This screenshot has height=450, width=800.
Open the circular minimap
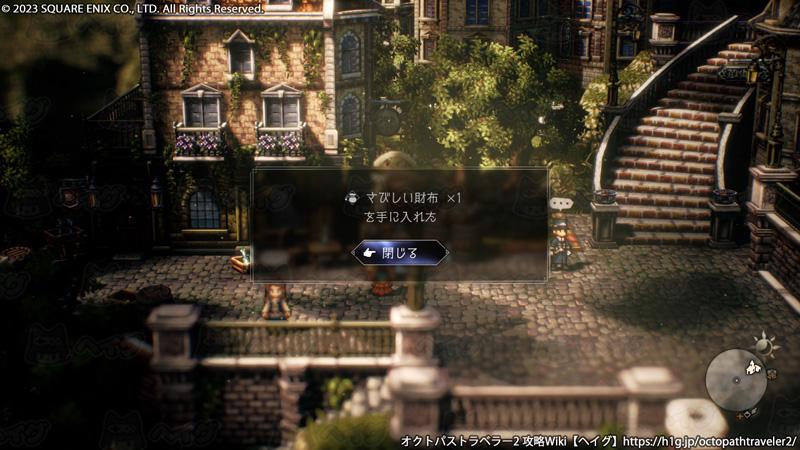point(736,379)
